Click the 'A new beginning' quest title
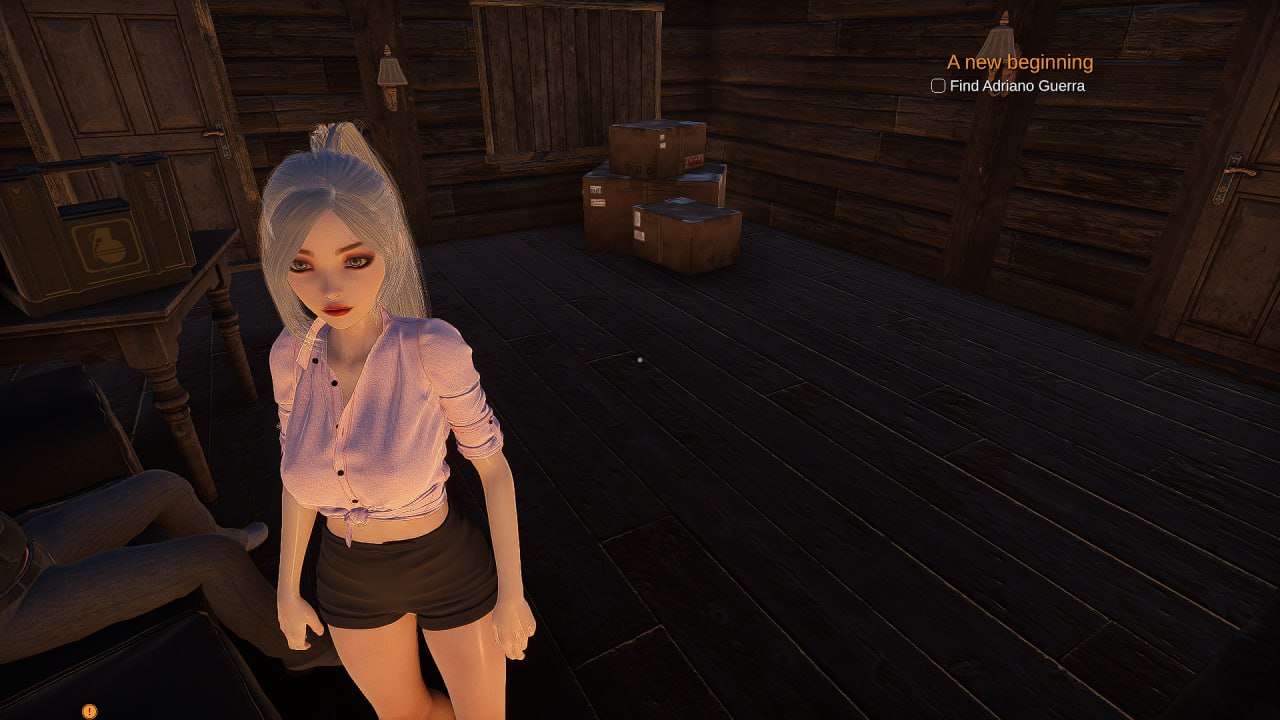The image size is (1280, 720). (1020, 62)
